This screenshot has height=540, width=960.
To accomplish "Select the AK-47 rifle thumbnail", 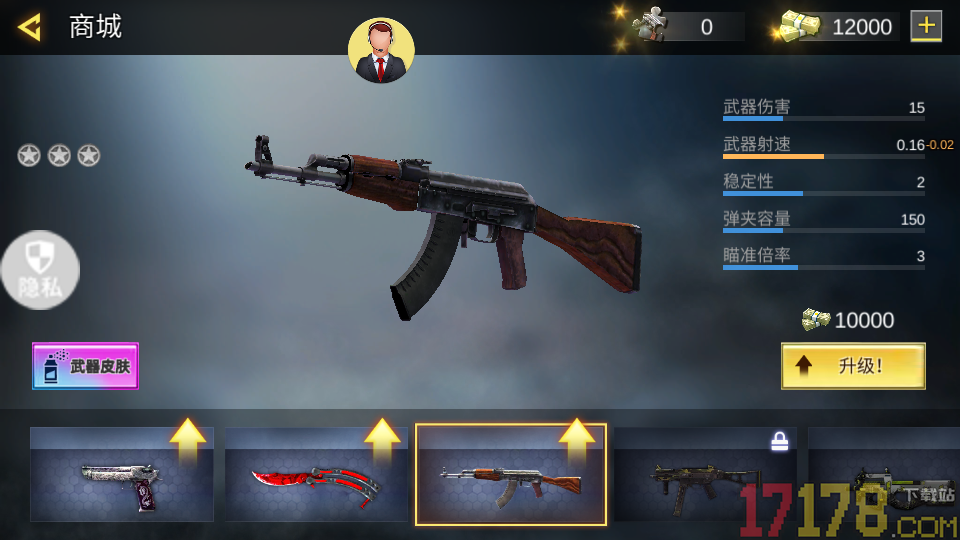I will (x=511, y=475).
